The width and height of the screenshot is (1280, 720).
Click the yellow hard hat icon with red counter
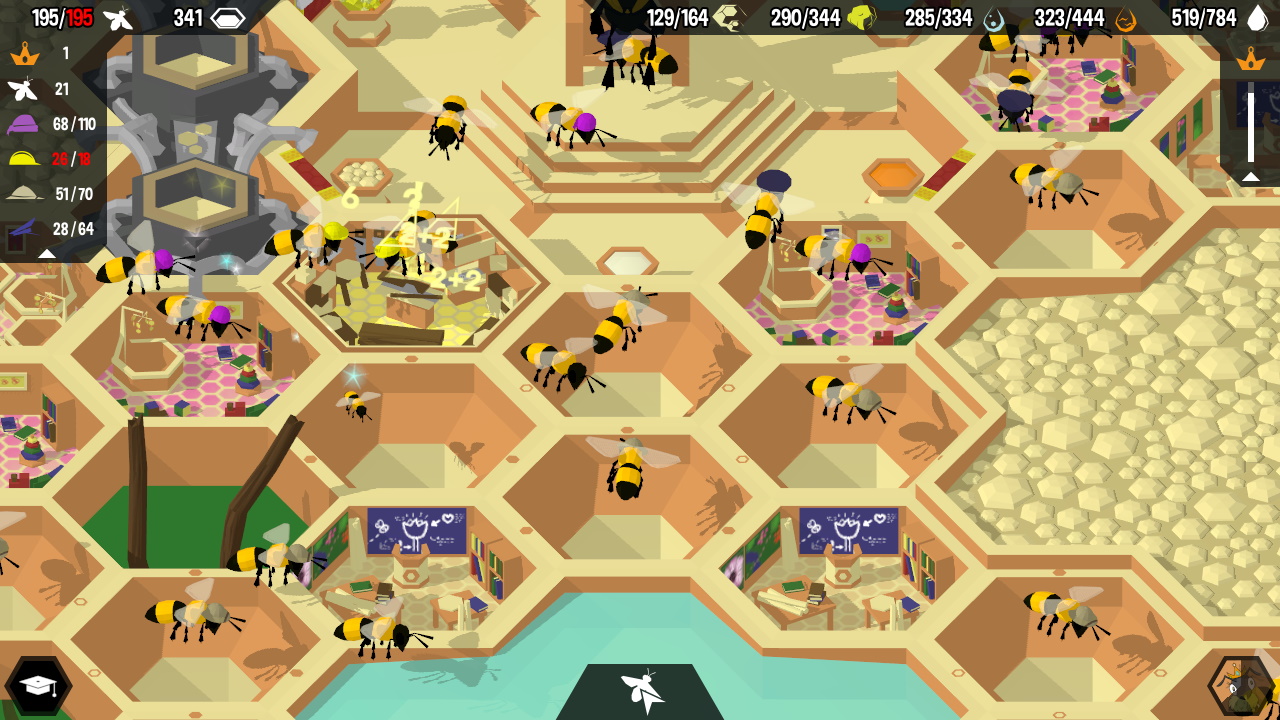pos(22,160)
